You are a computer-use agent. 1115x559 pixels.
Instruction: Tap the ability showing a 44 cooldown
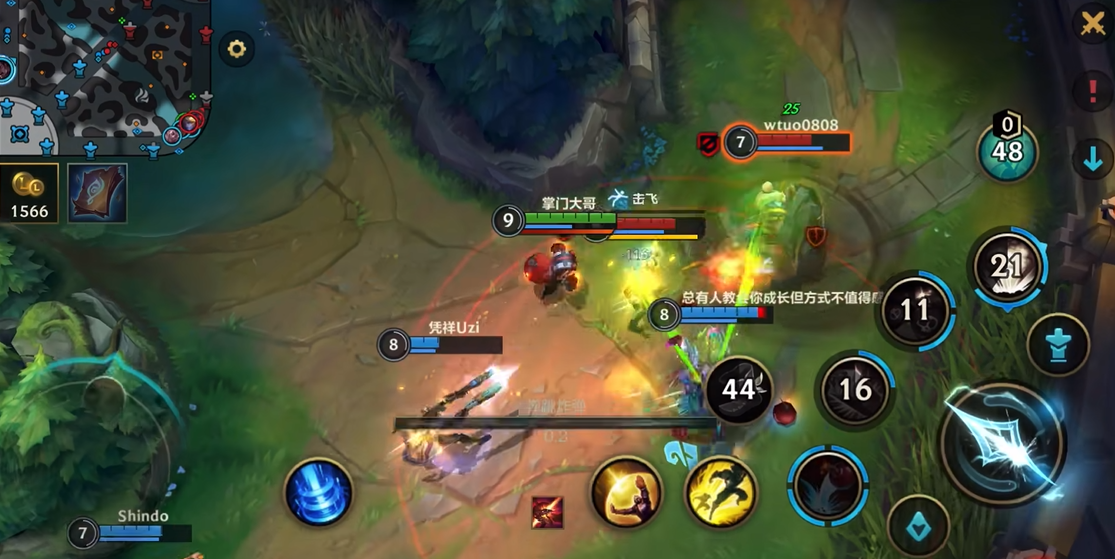739,389
